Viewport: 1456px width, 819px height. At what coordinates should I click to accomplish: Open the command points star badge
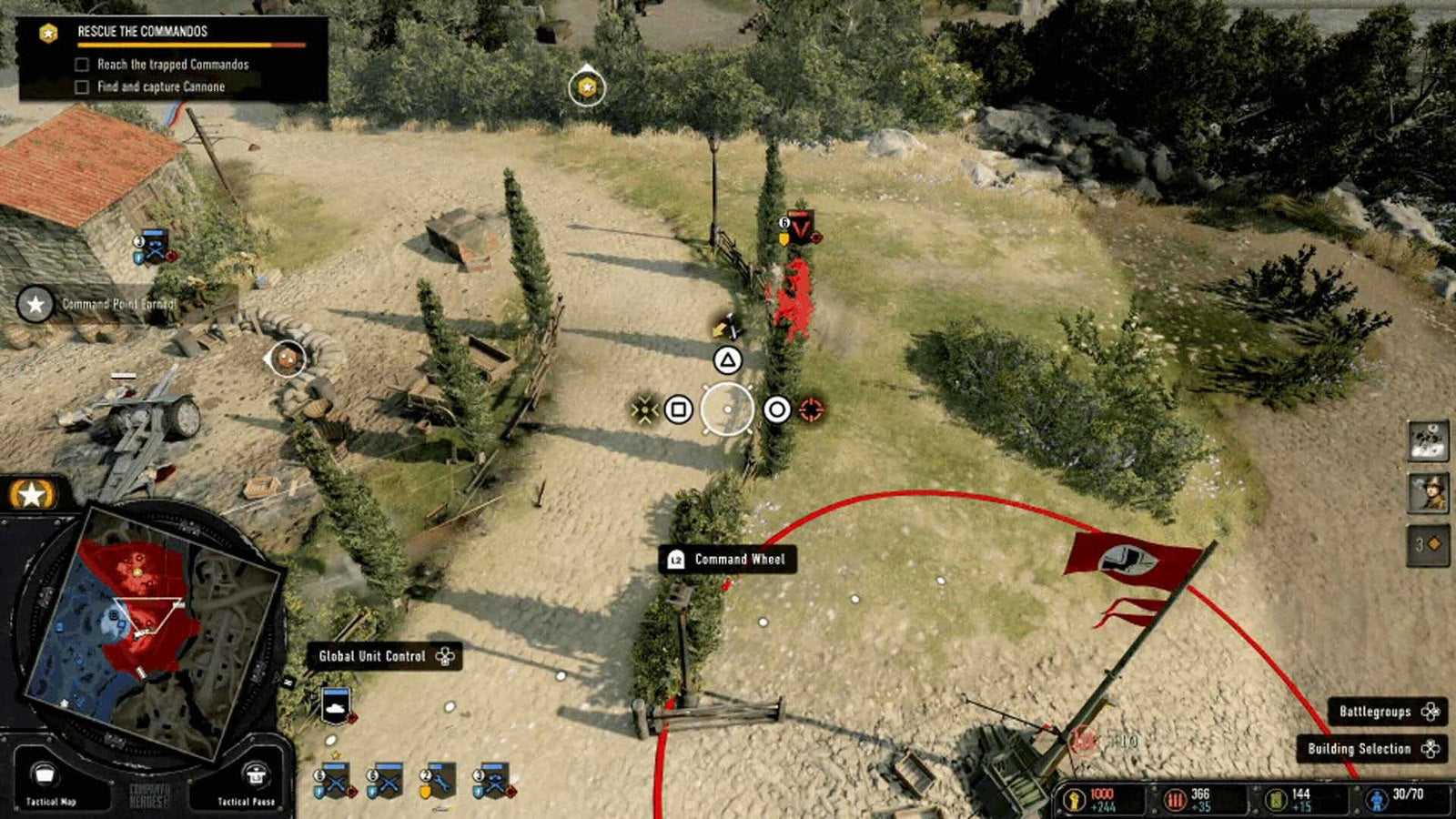(x=33, y=494)
